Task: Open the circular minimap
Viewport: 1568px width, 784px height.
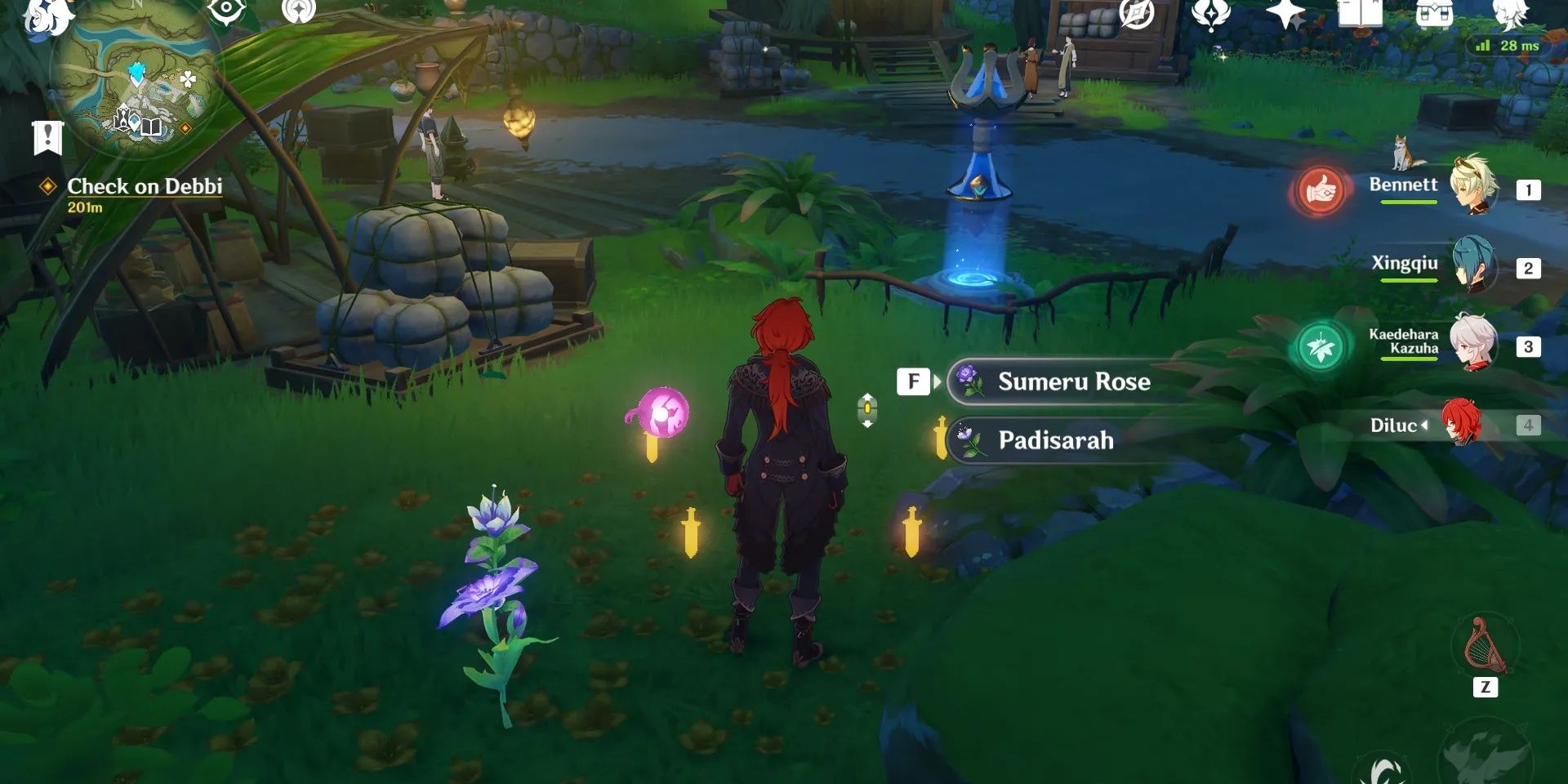Action: pos(136,82)
